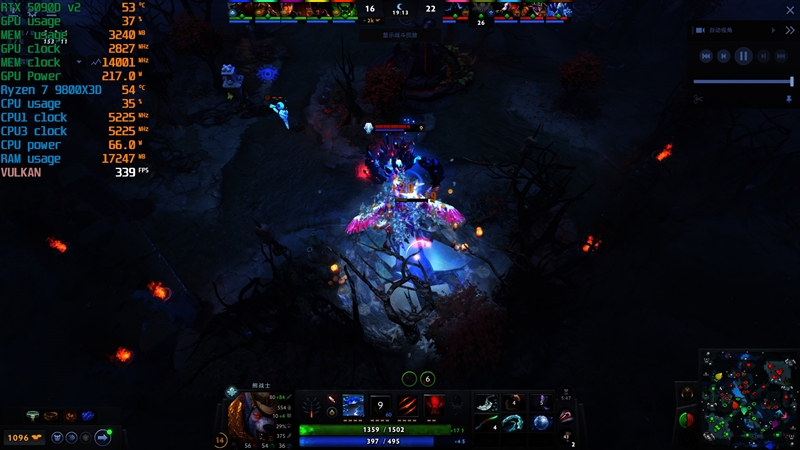Click the scissors clip icon
800x450 pixels.
698,98
